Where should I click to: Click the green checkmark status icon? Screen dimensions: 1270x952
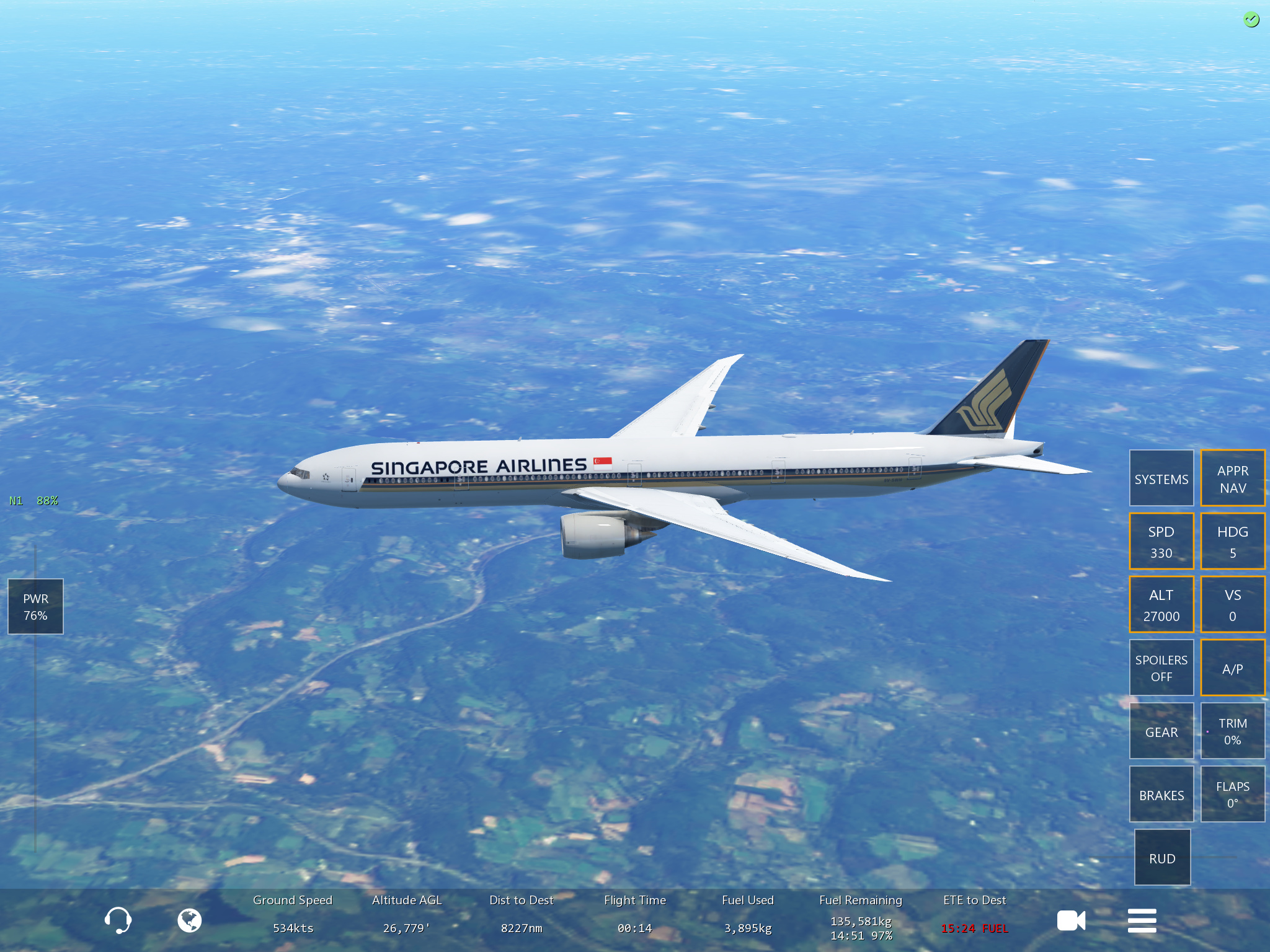[x=1251, y=20]
